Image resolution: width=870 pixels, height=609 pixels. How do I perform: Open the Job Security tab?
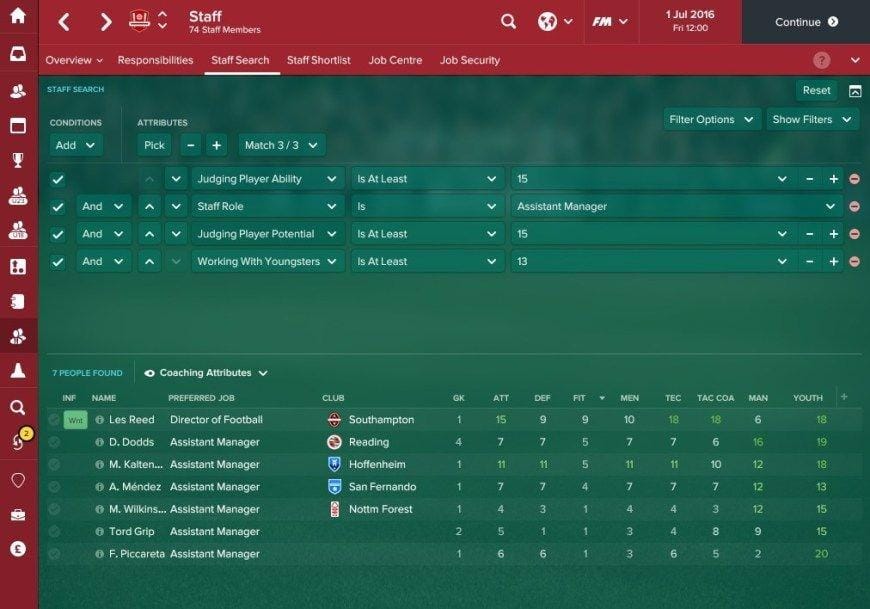(469, 60)
